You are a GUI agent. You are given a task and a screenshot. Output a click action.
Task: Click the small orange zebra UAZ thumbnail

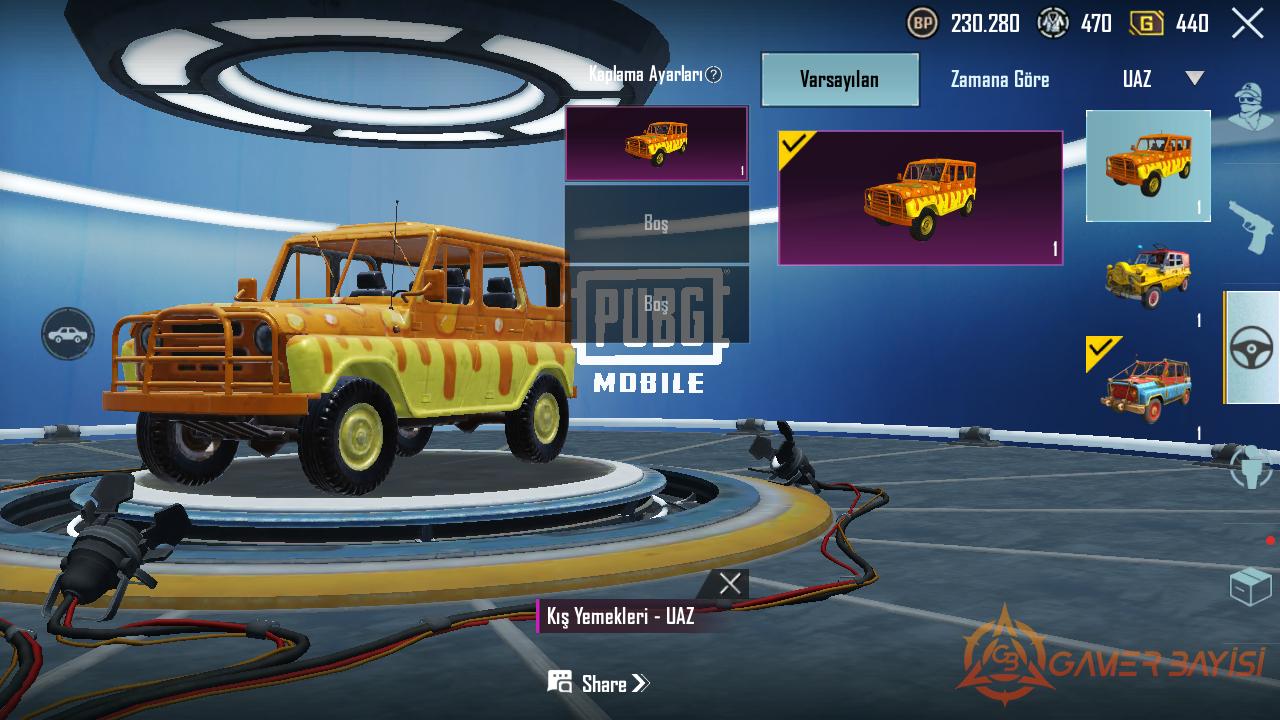(x=1148, y=165)
